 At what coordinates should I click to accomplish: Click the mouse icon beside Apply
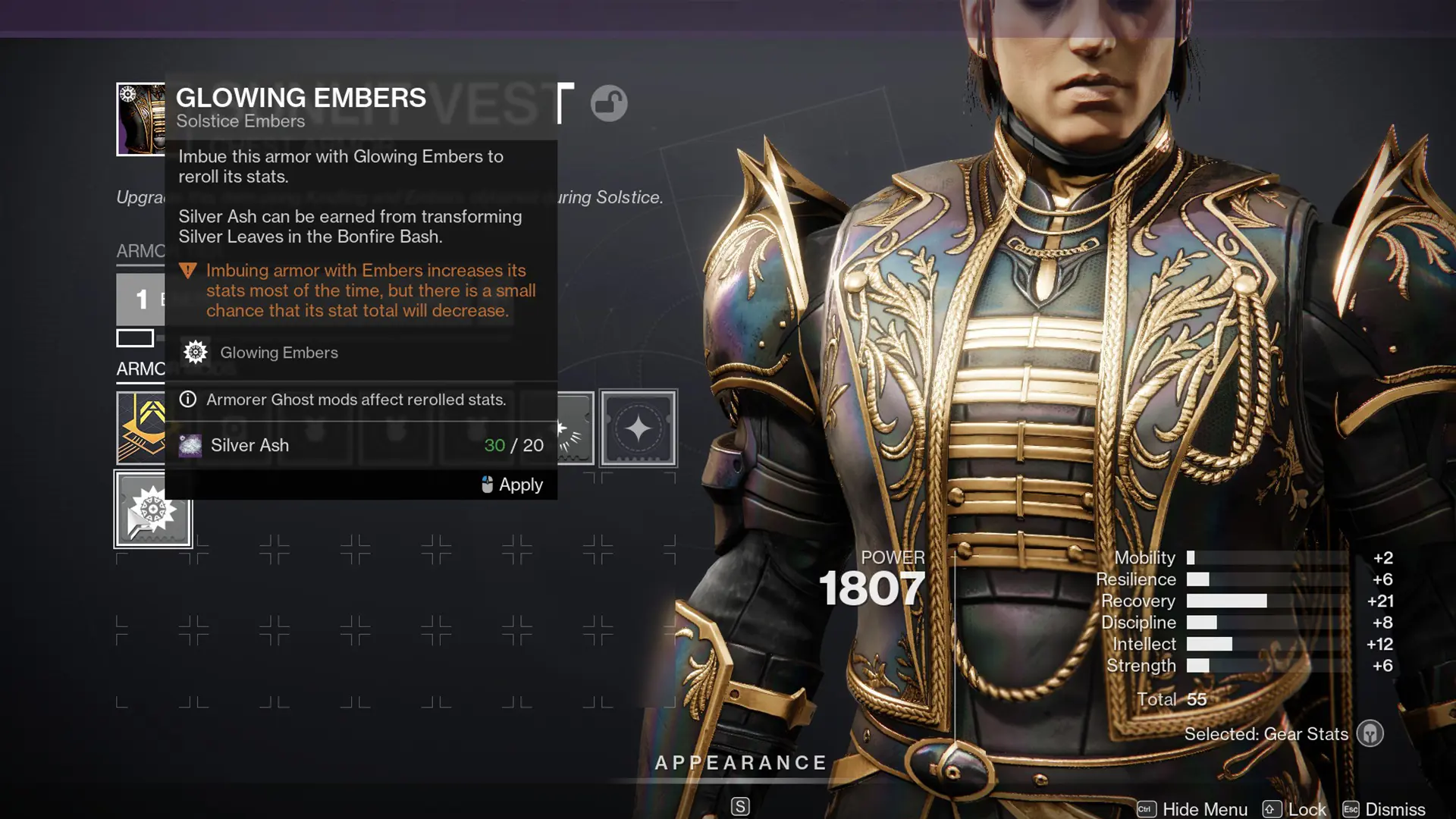click(x=486, y=484)
